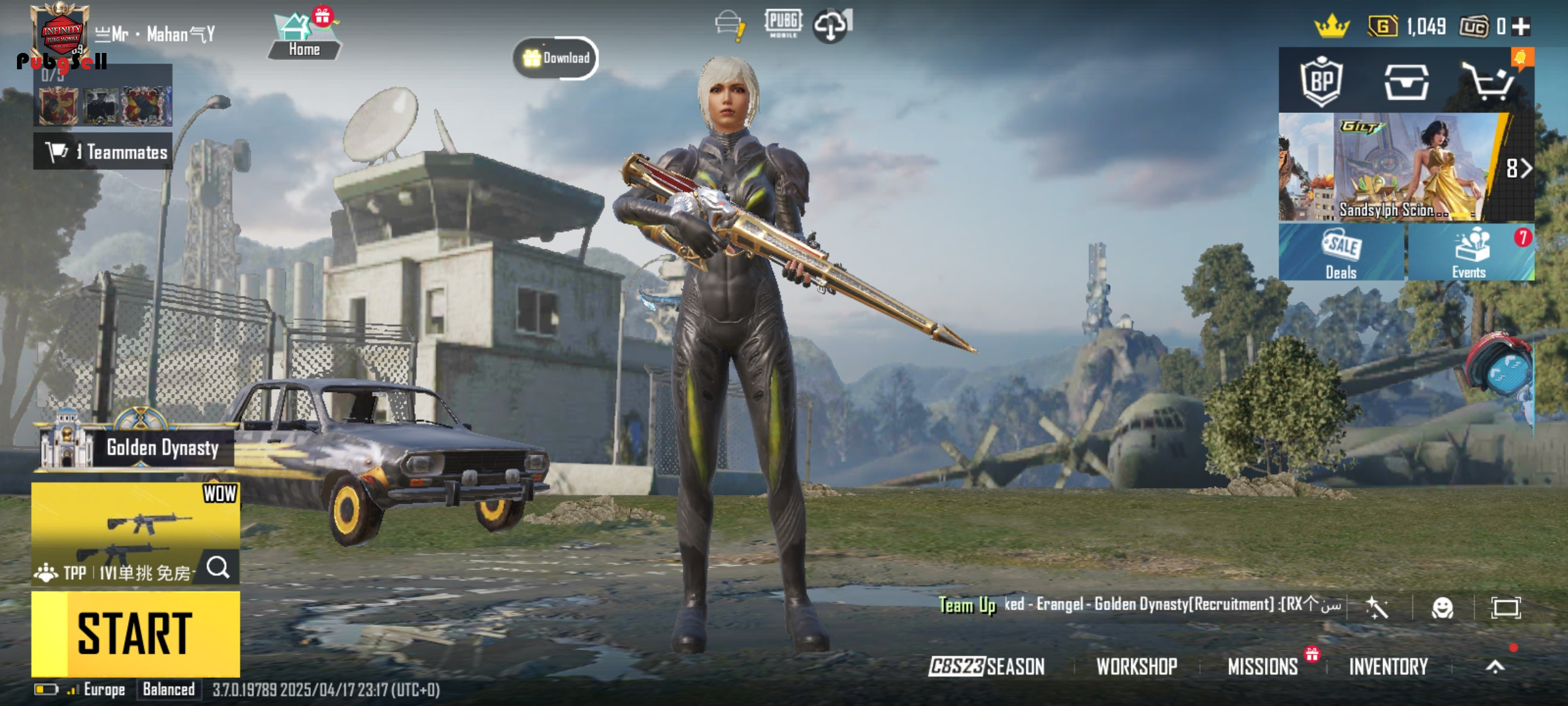
Task: Add UC with the plus button
Action: pos(1522,27)
